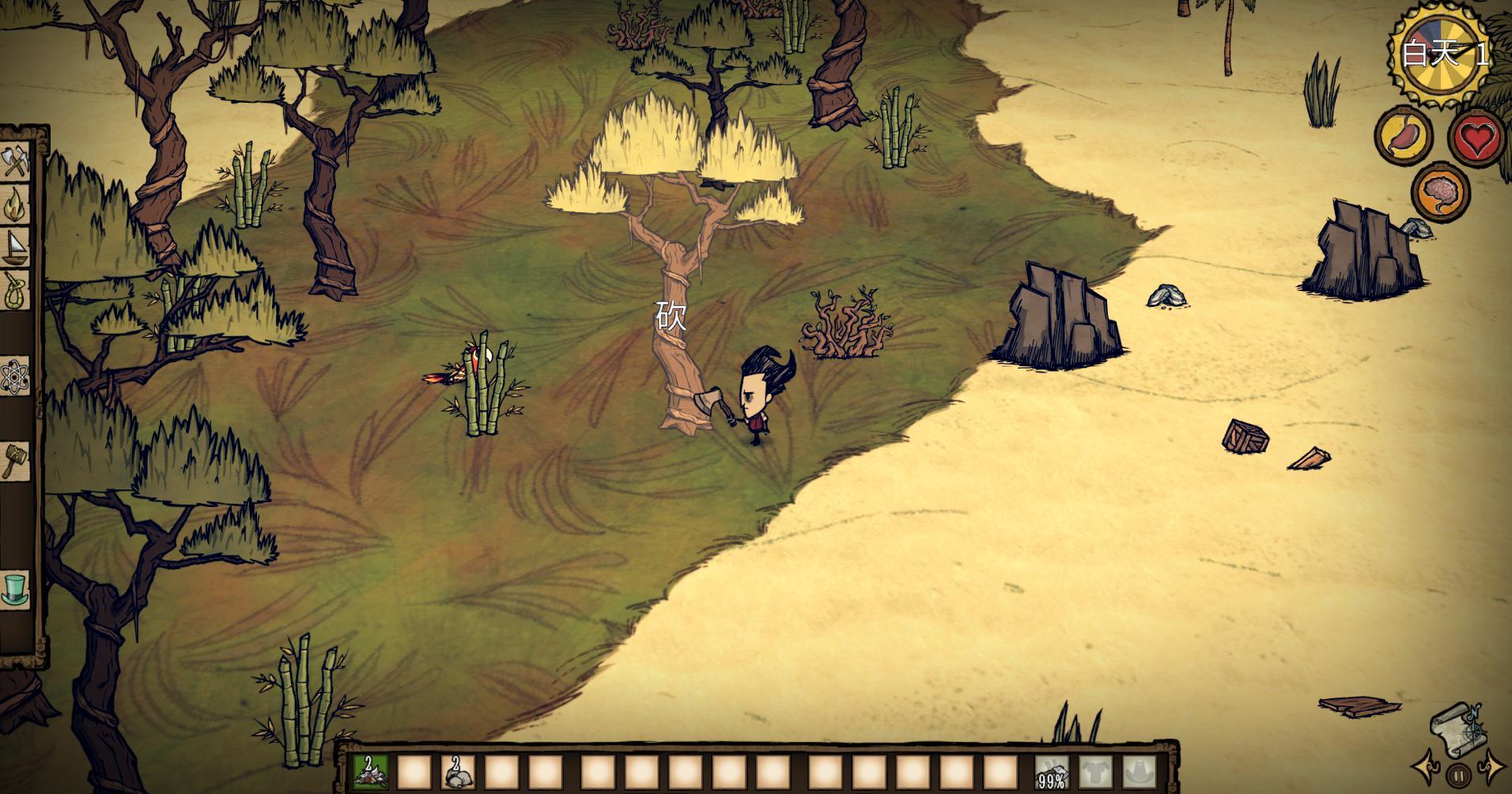Pause the game
1512x794 pixels.
tap(1460, 775)
